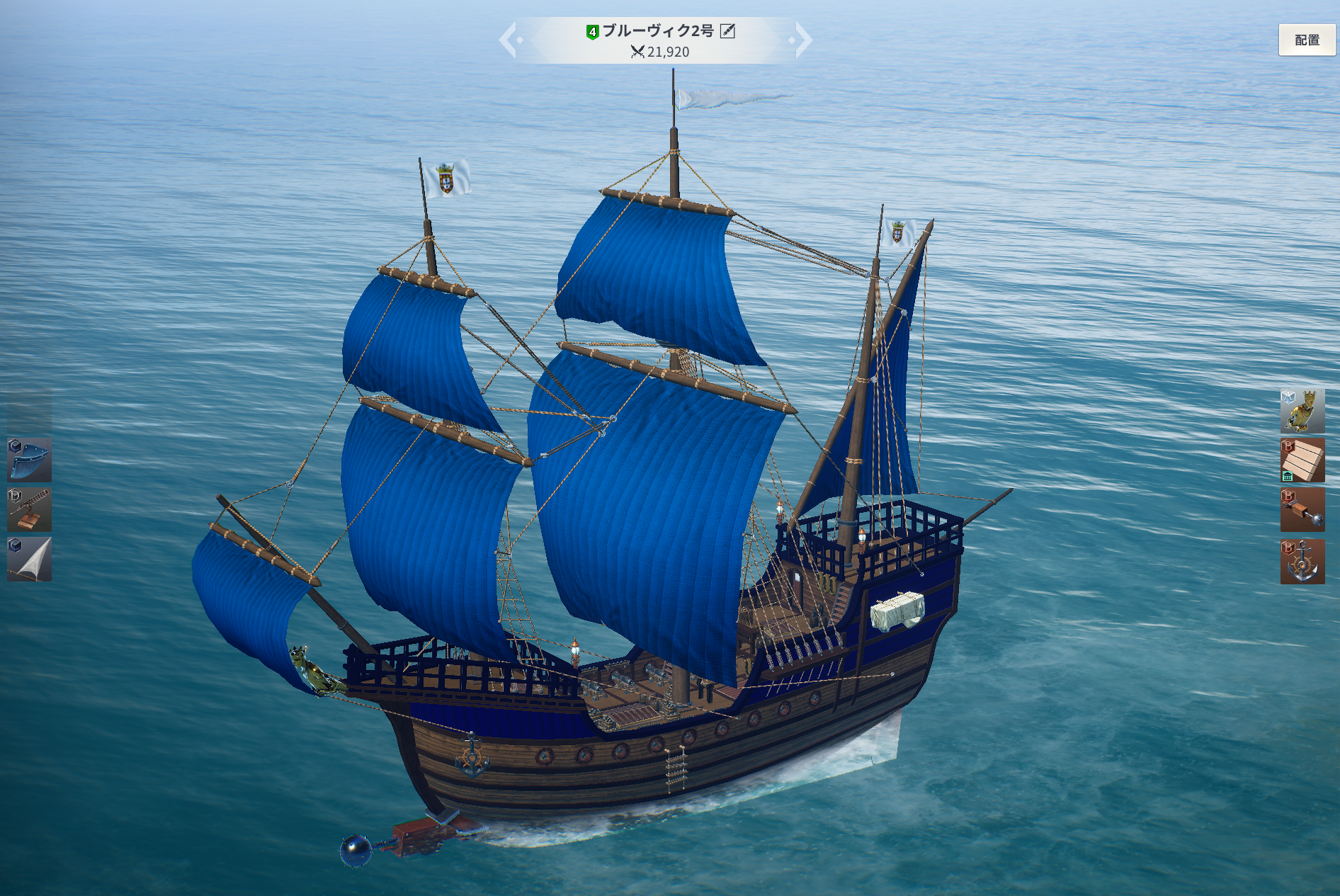Switch to the next ship with right arrow
This screenshot has width=1340, height=896.
click(802, 40)
